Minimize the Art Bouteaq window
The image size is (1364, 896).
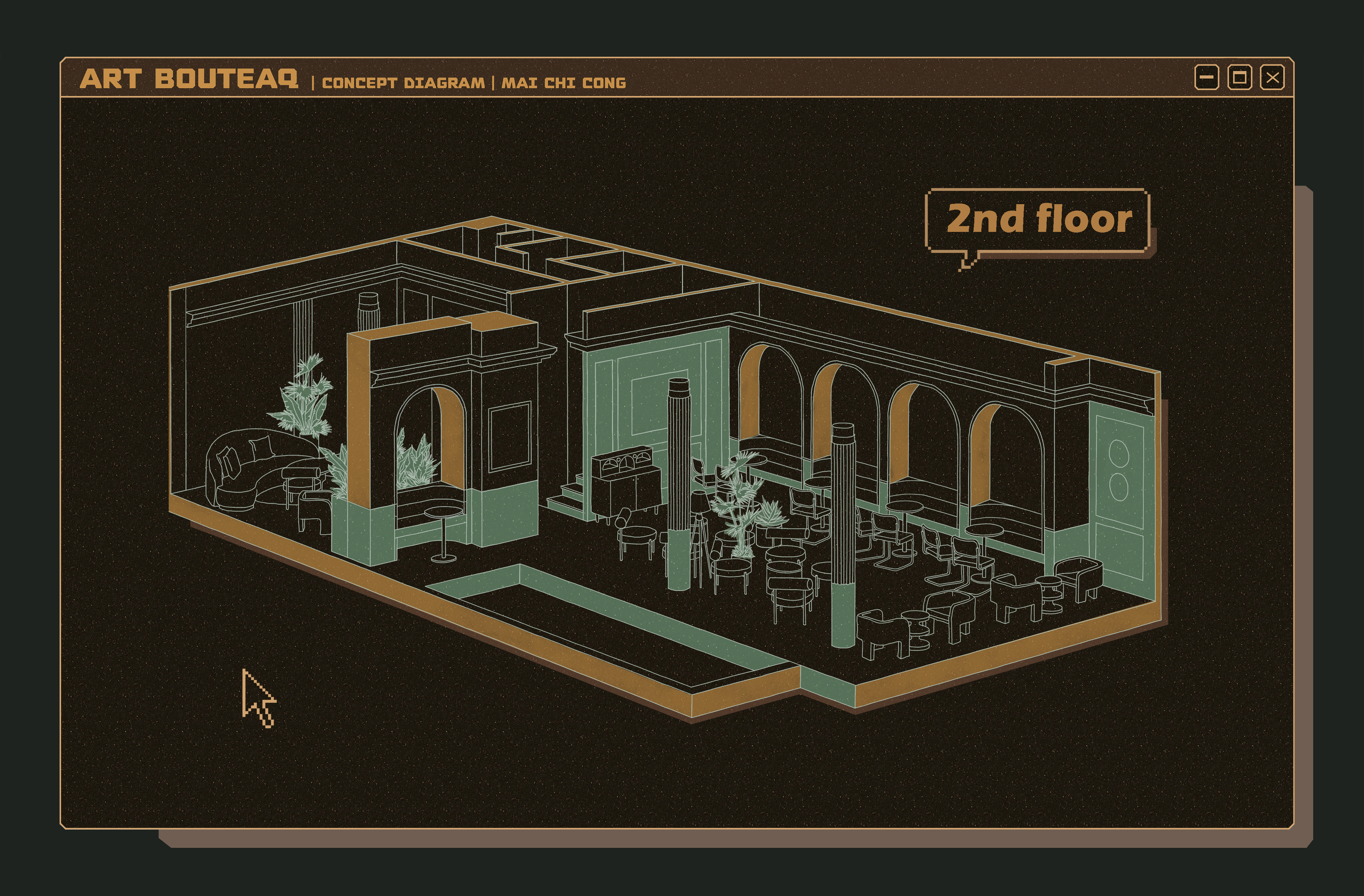point(1206,77)
